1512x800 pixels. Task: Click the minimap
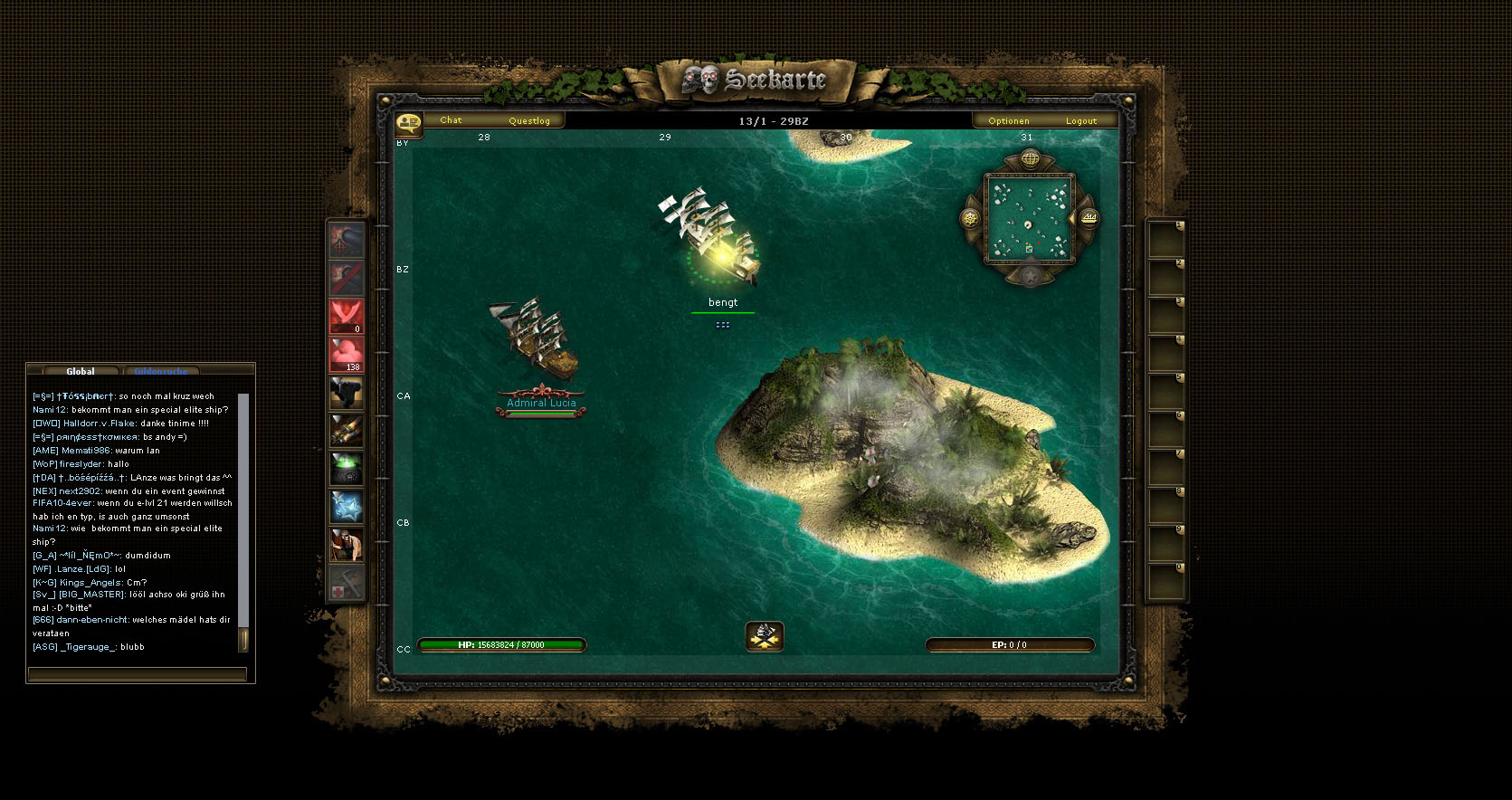1029,219
